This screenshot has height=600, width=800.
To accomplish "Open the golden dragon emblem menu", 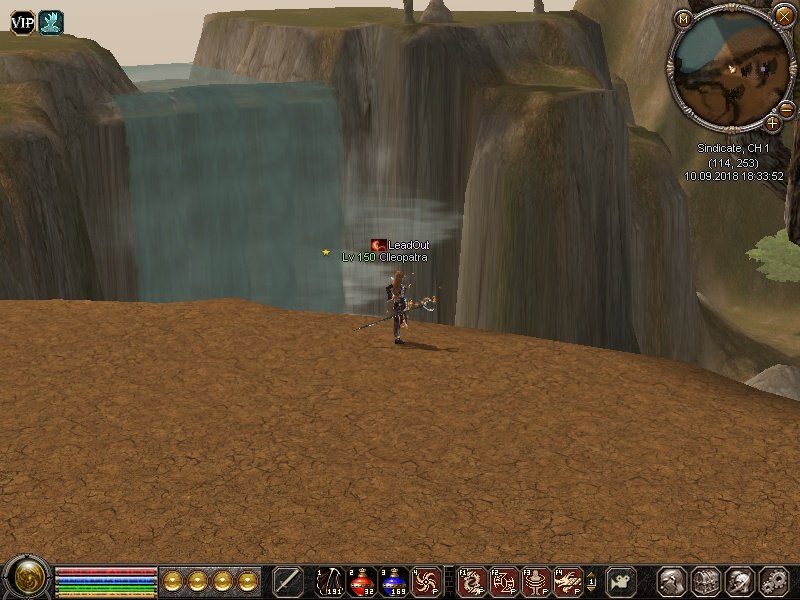I will (x=26, y=579).
